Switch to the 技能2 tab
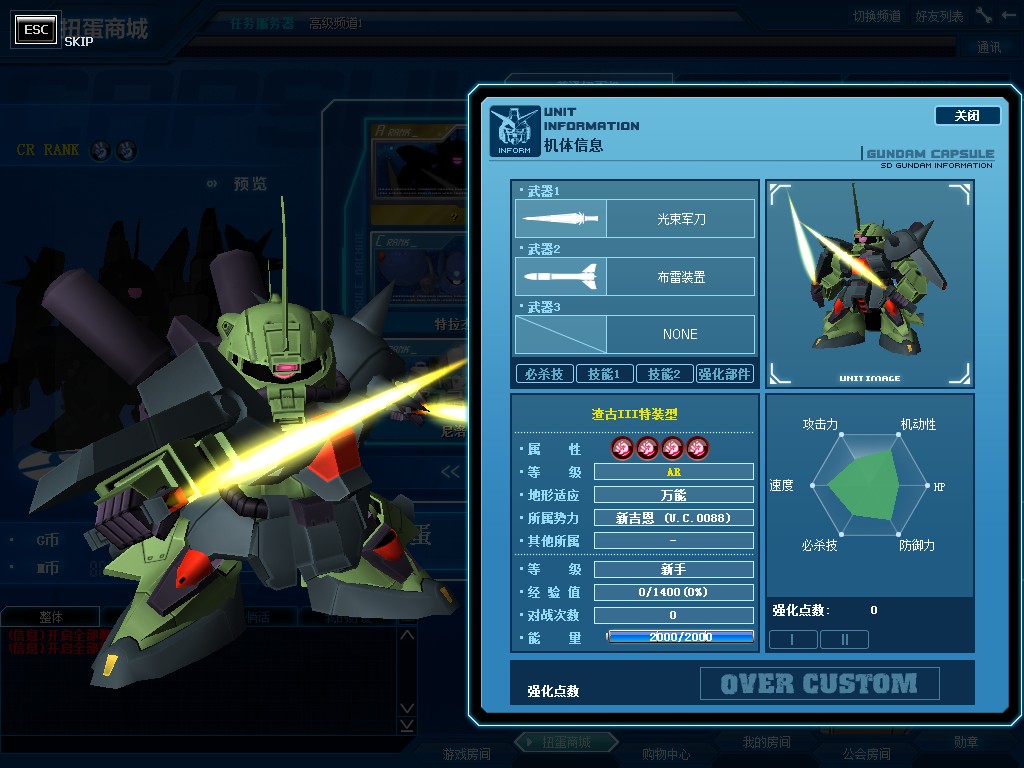The width and height of the screenshot is (1024, 768). pyautogui.click(x=664, y=374)
